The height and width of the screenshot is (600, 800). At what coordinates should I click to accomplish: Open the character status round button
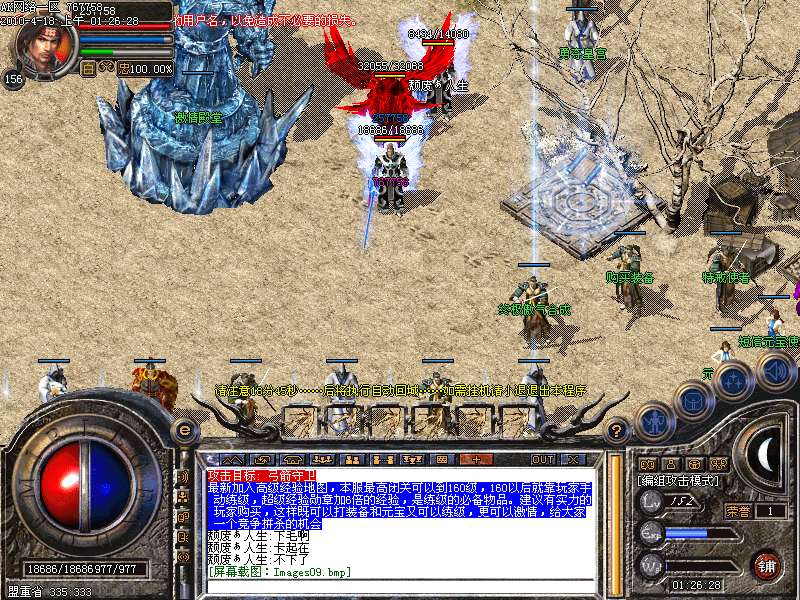(x=656, y=420)
